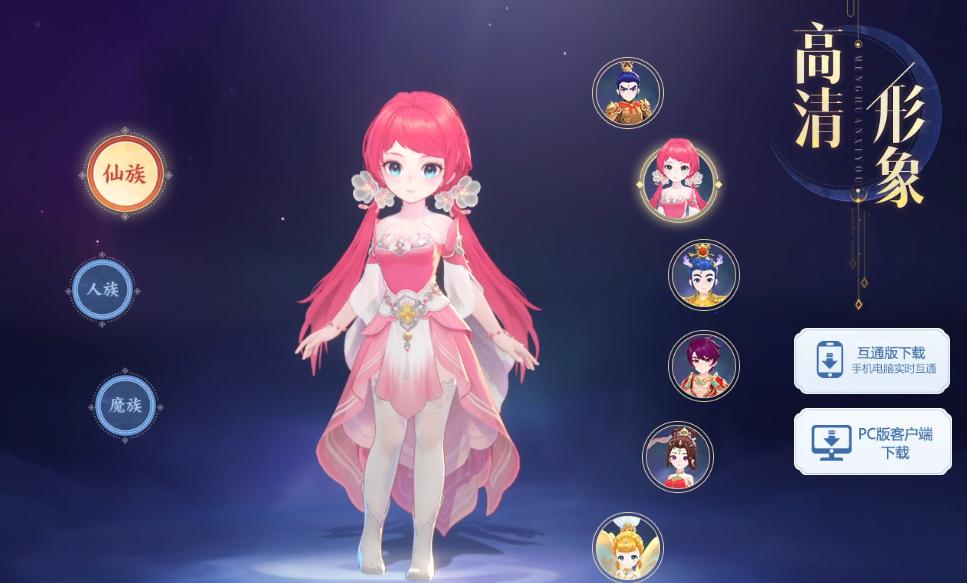Download the 互通版 cross-platform client
This screenshot has width=967, height=583.
pos(872,360)
